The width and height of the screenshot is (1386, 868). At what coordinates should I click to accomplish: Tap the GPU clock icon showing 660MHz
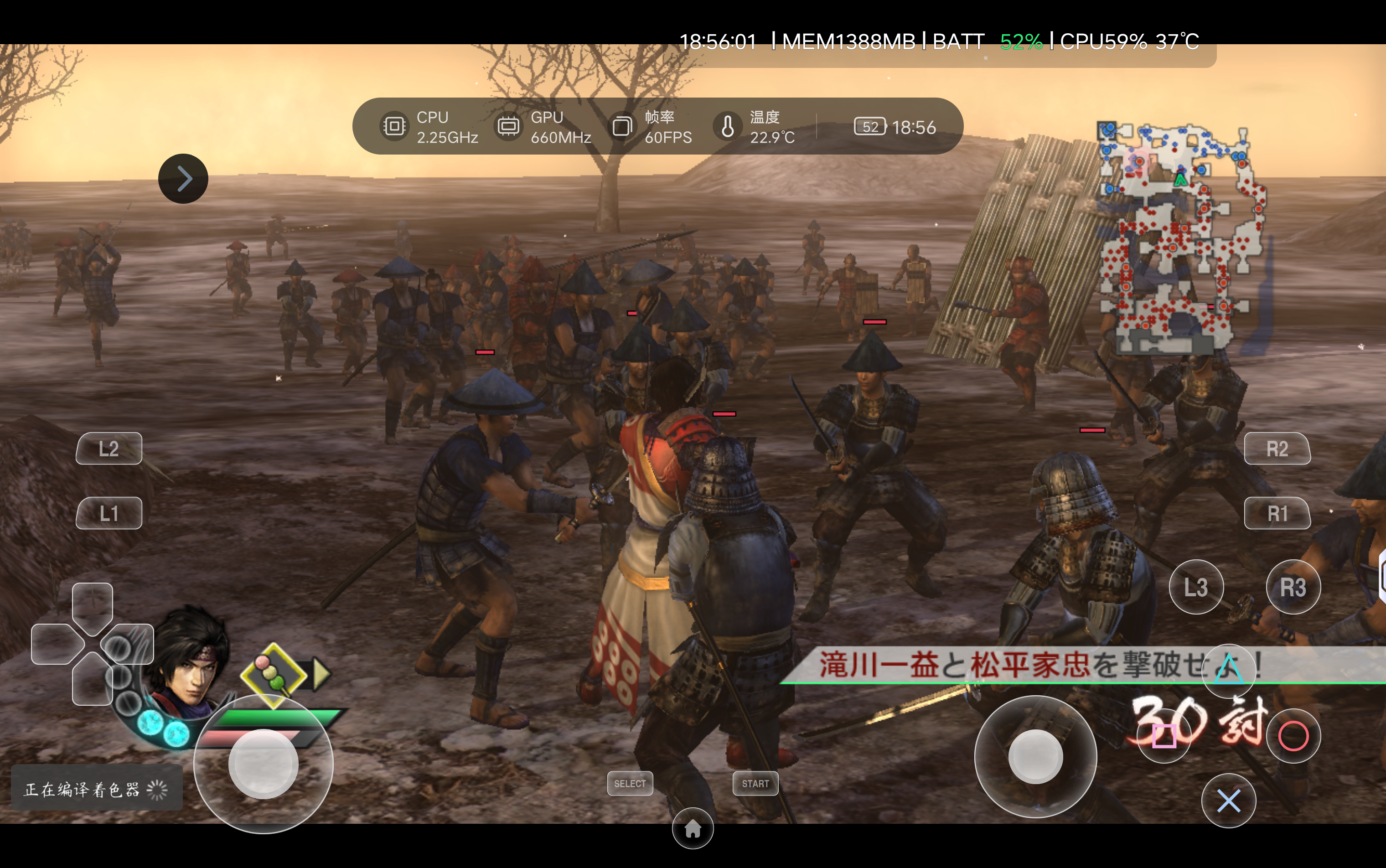point(507,126)
